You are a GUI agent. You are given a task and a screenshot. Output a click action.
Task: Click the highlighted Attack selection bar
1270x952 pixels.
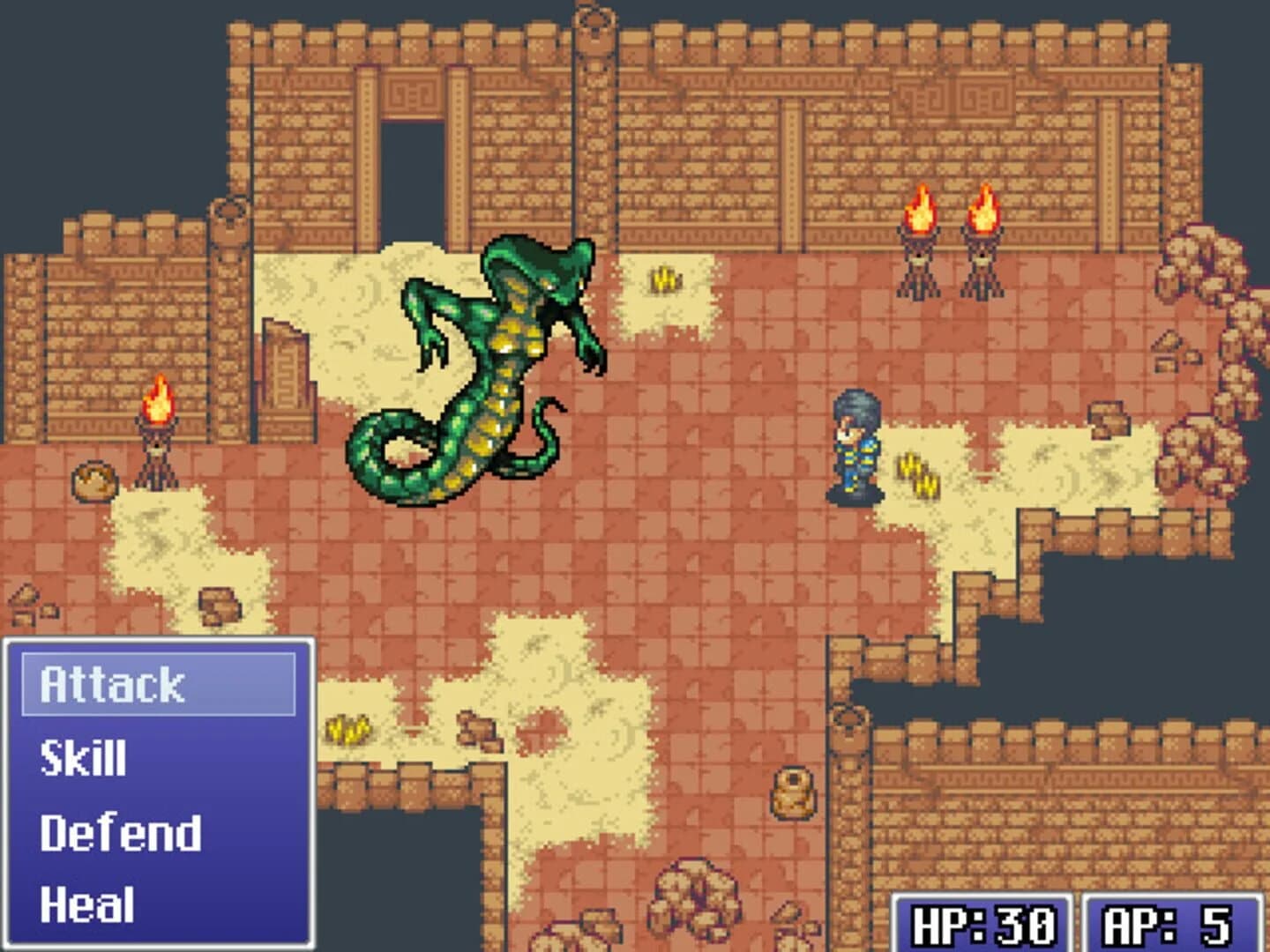pyautogui.click(x=159, y=683)
